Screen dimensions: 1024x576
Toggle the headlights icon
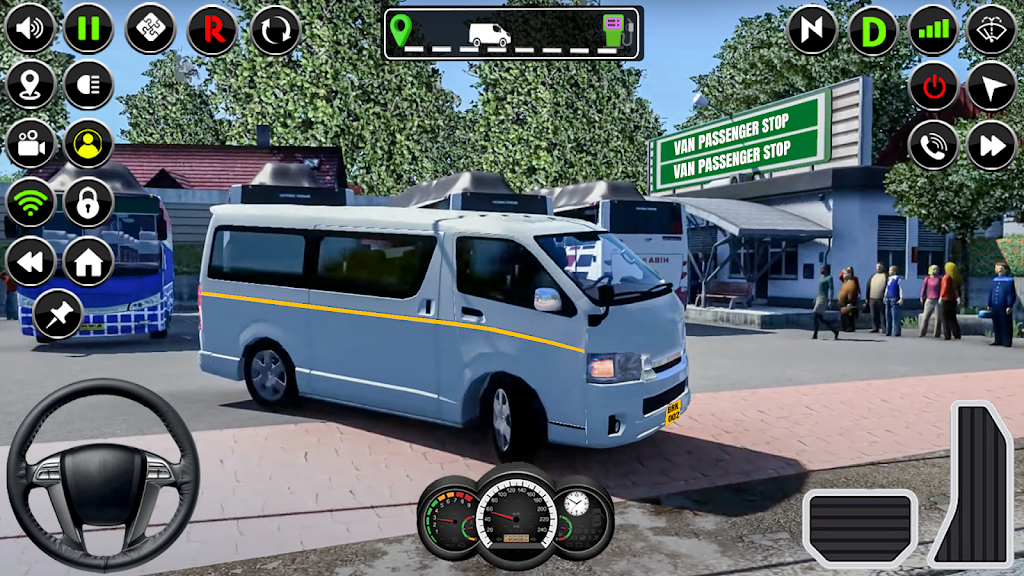pos(89,85)
